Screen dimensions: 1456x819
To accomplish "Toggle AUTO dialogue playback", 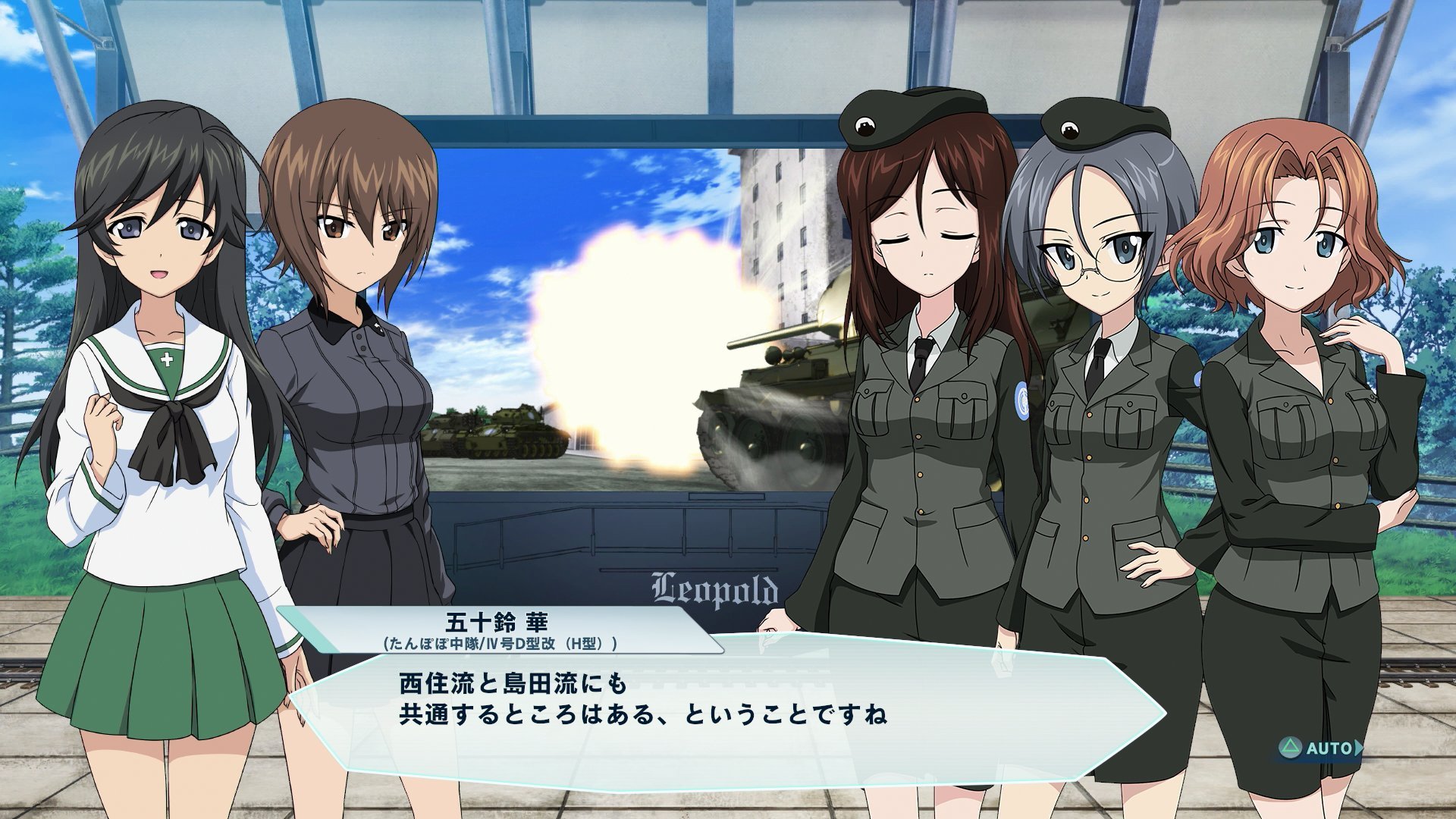I will click(x=1321, y=748).
